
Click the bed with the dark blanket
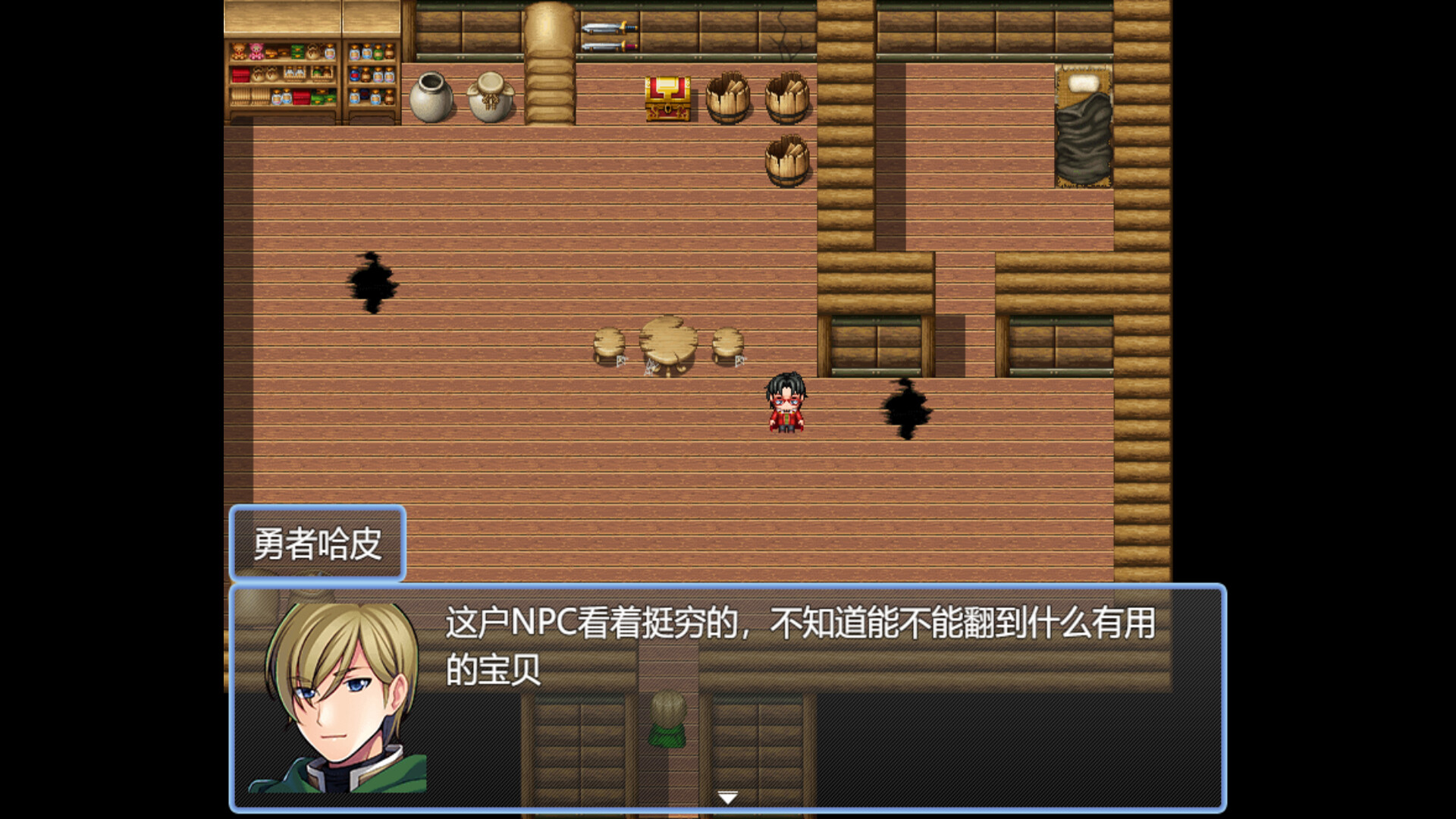pyautogui.click(x=1083, y=125)
